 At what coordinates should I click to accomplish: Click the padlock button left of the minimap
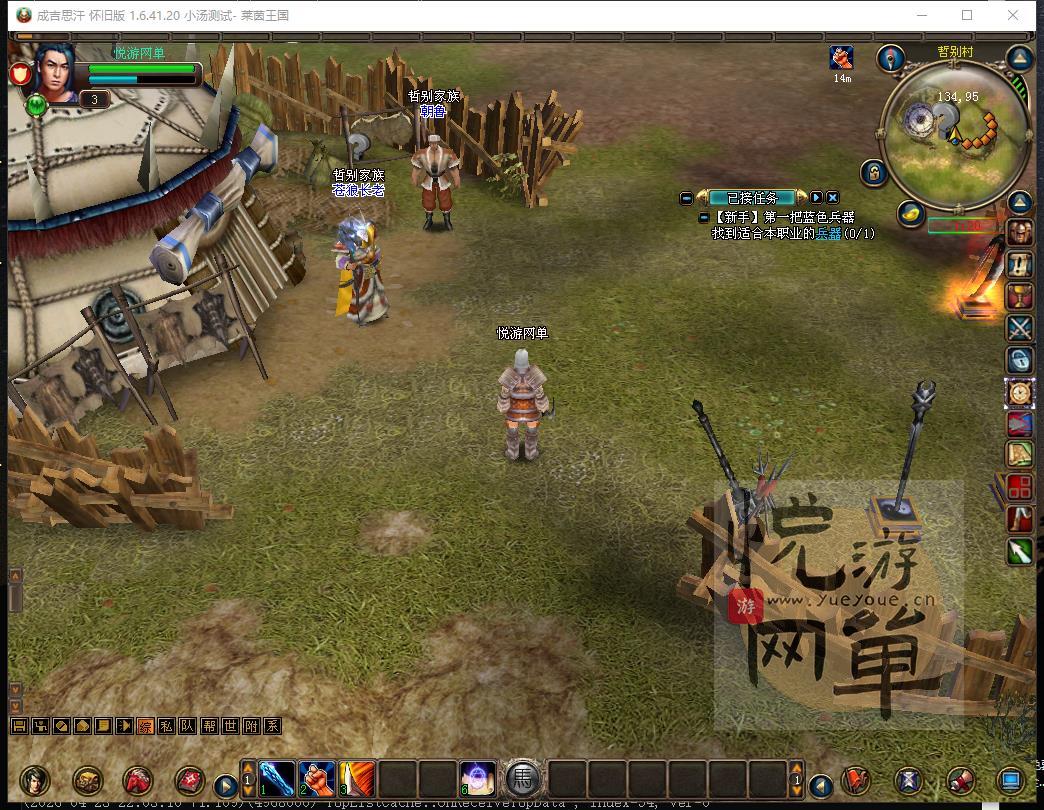pos(874,173)
